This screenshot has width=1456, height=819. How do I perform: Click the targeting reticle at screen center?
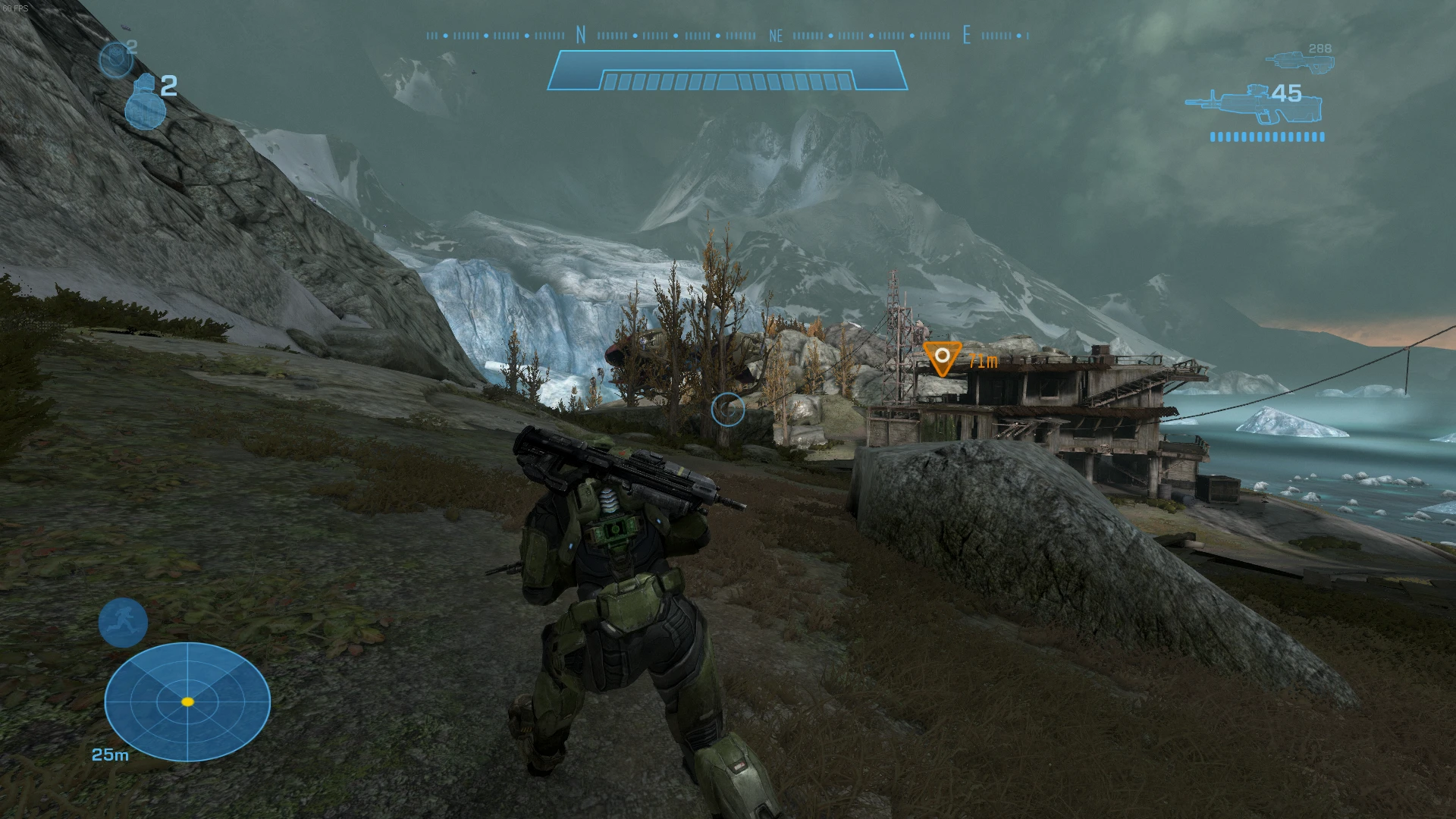pos(727,409)
